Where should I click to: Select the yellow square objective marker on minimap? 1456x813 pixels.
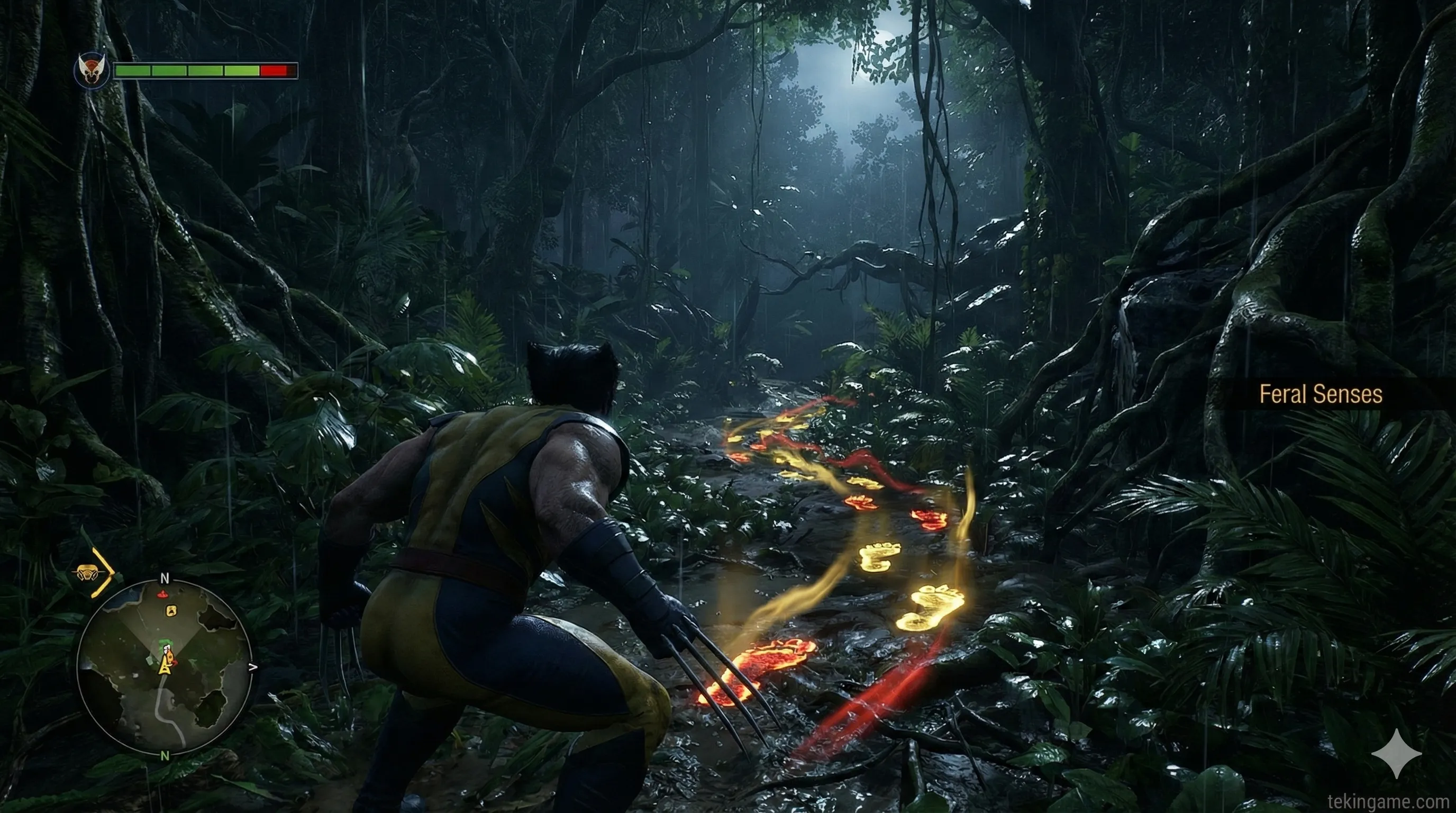171,611
